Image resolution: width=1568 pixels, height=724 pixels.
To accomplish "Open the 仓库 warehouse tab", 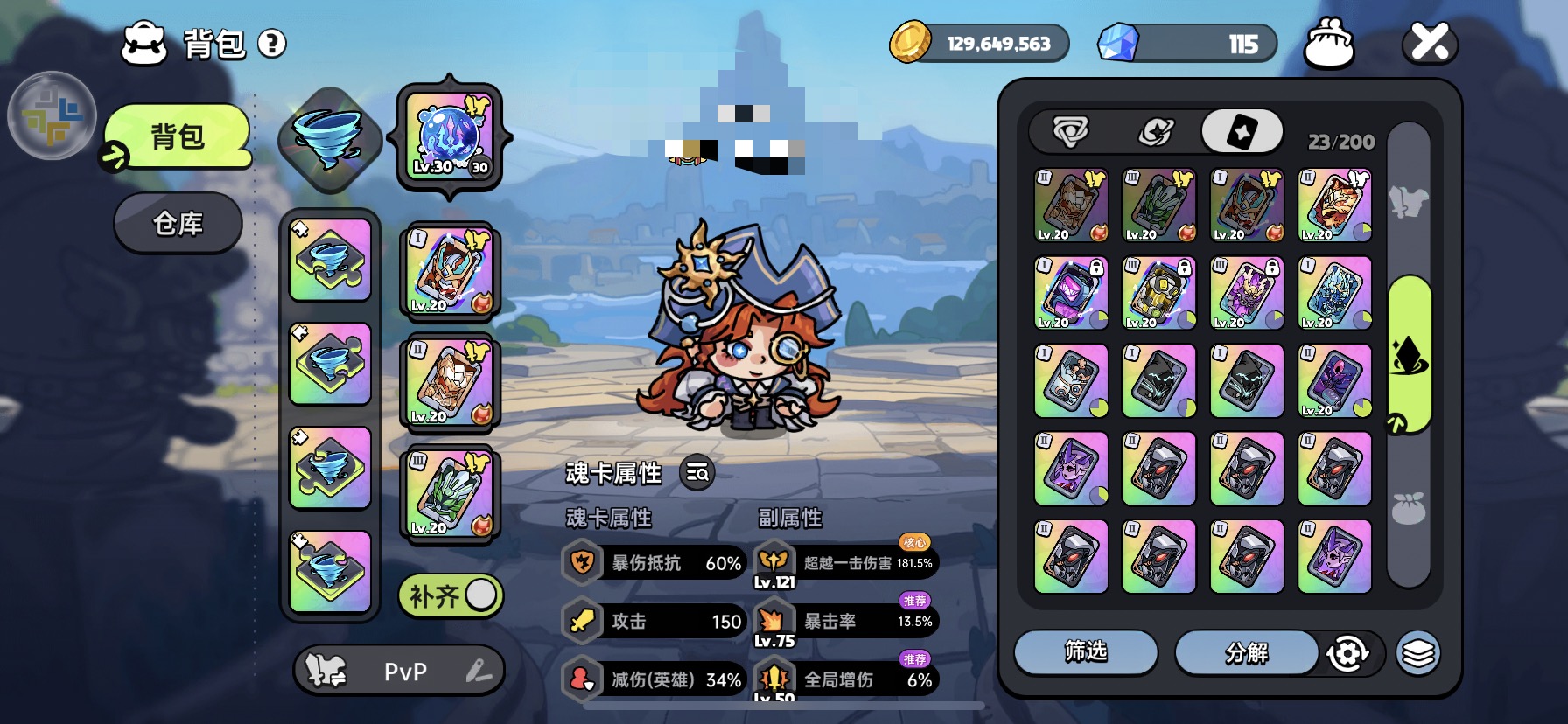I will 178,224.
